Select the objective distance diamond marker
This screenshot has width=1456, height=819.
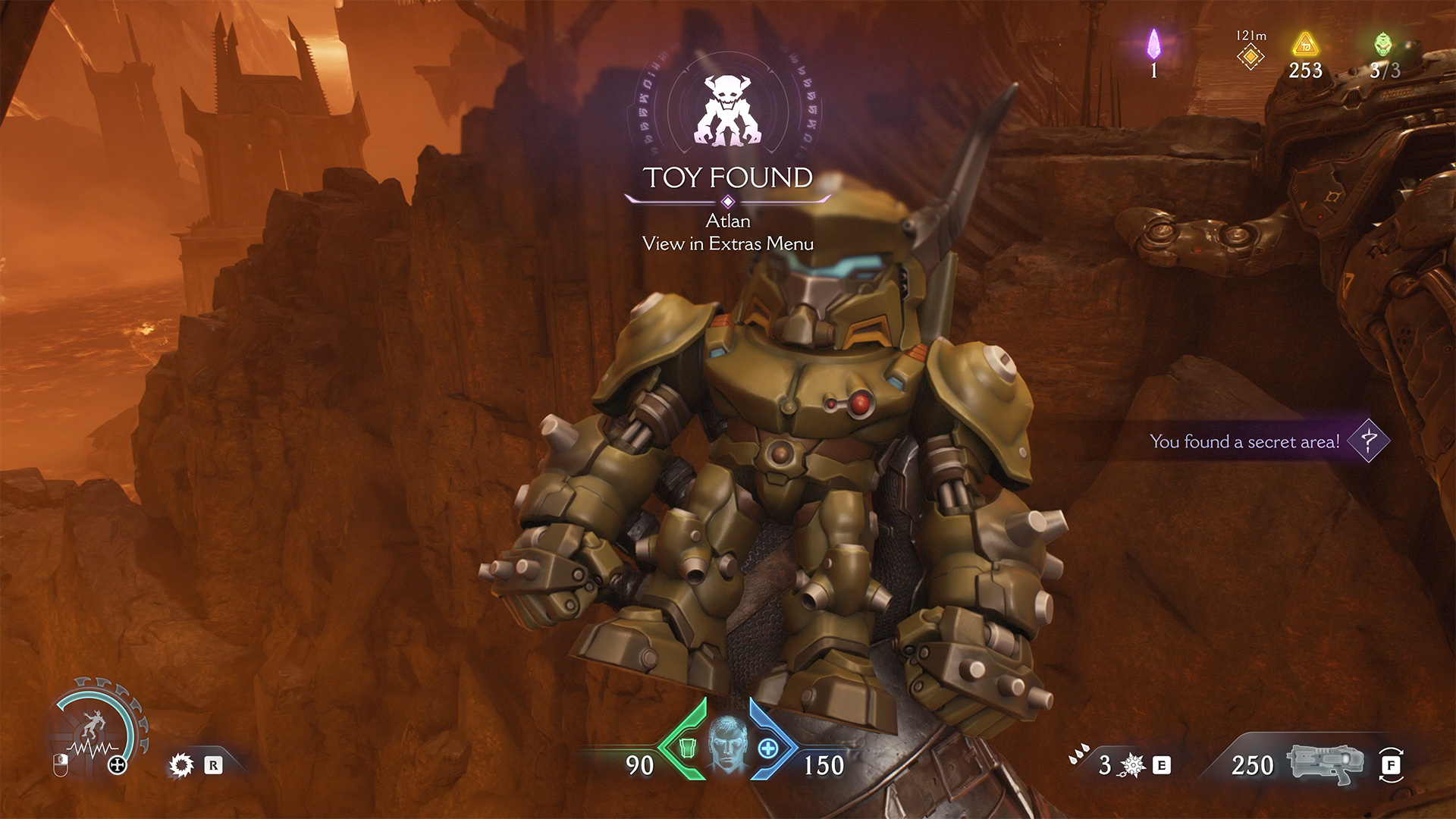click(1250, 57)
